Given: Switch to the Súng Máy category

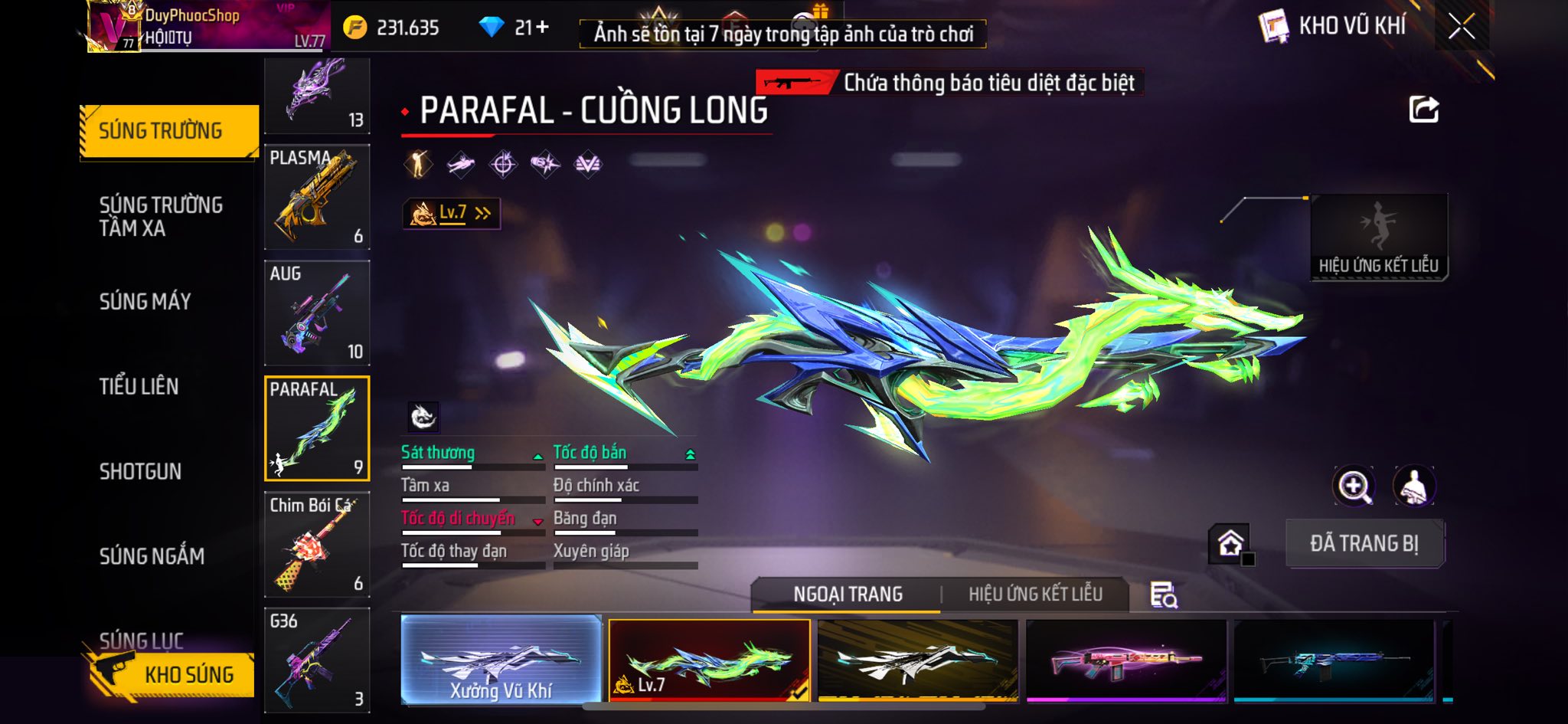Looking at the screenshot, I should click(145, 302).
